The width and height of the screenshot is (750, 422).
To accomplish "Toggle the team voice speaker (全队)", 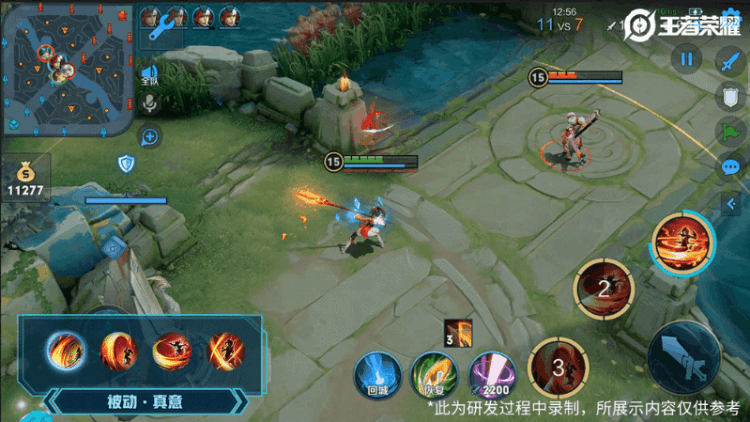I will 150,74.
